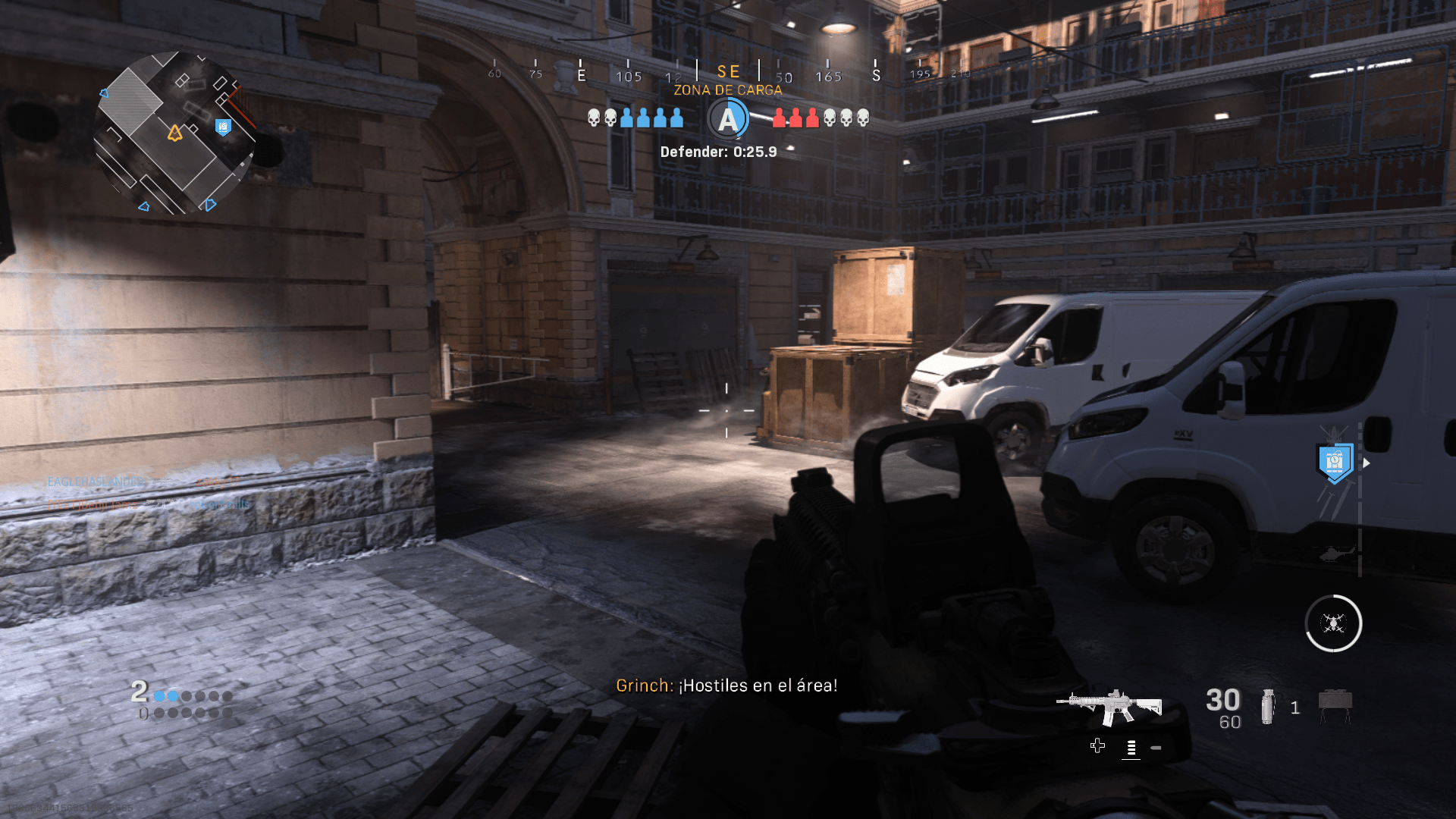Click Grinch's hostiles chat message

(726, 685)
